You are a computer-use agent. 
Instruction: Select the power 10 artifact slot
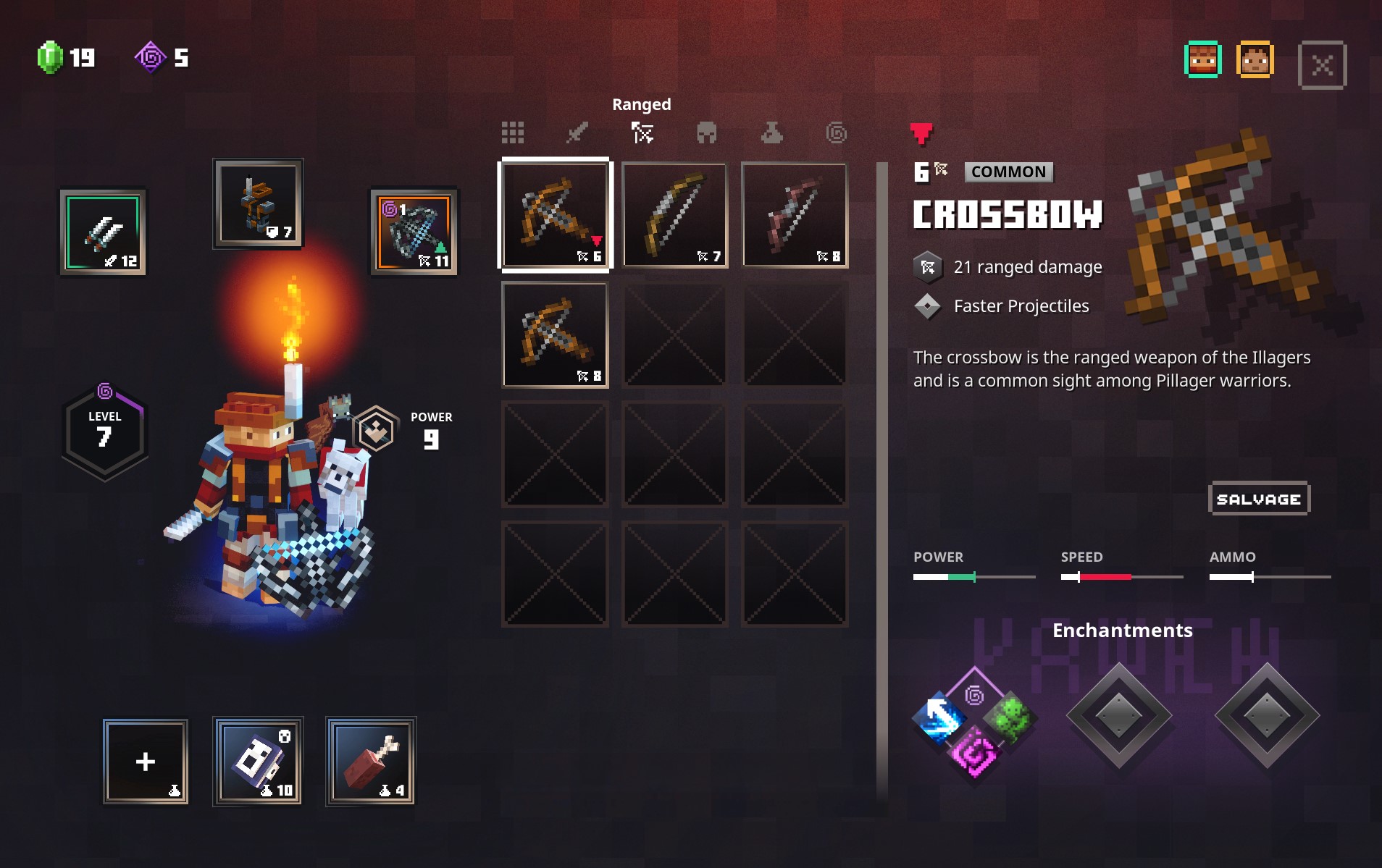click(258, 761)
